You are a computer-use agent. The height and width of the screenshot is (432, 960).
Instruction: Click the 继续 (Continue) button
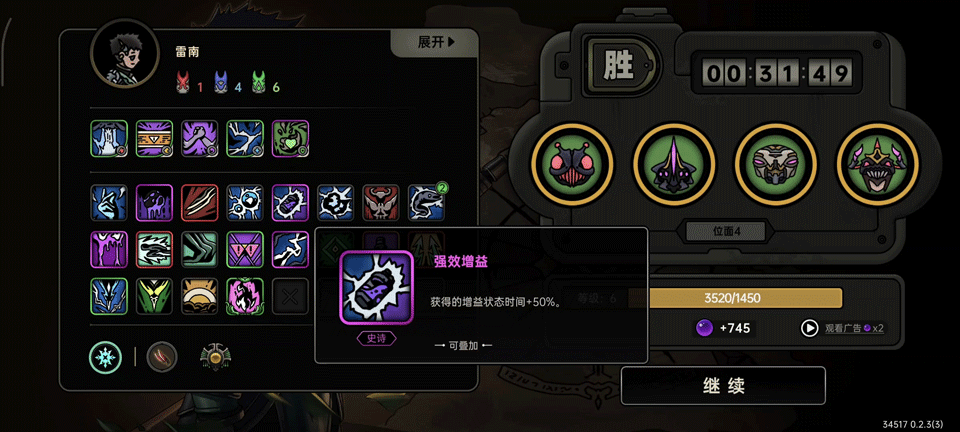point(722,385)
